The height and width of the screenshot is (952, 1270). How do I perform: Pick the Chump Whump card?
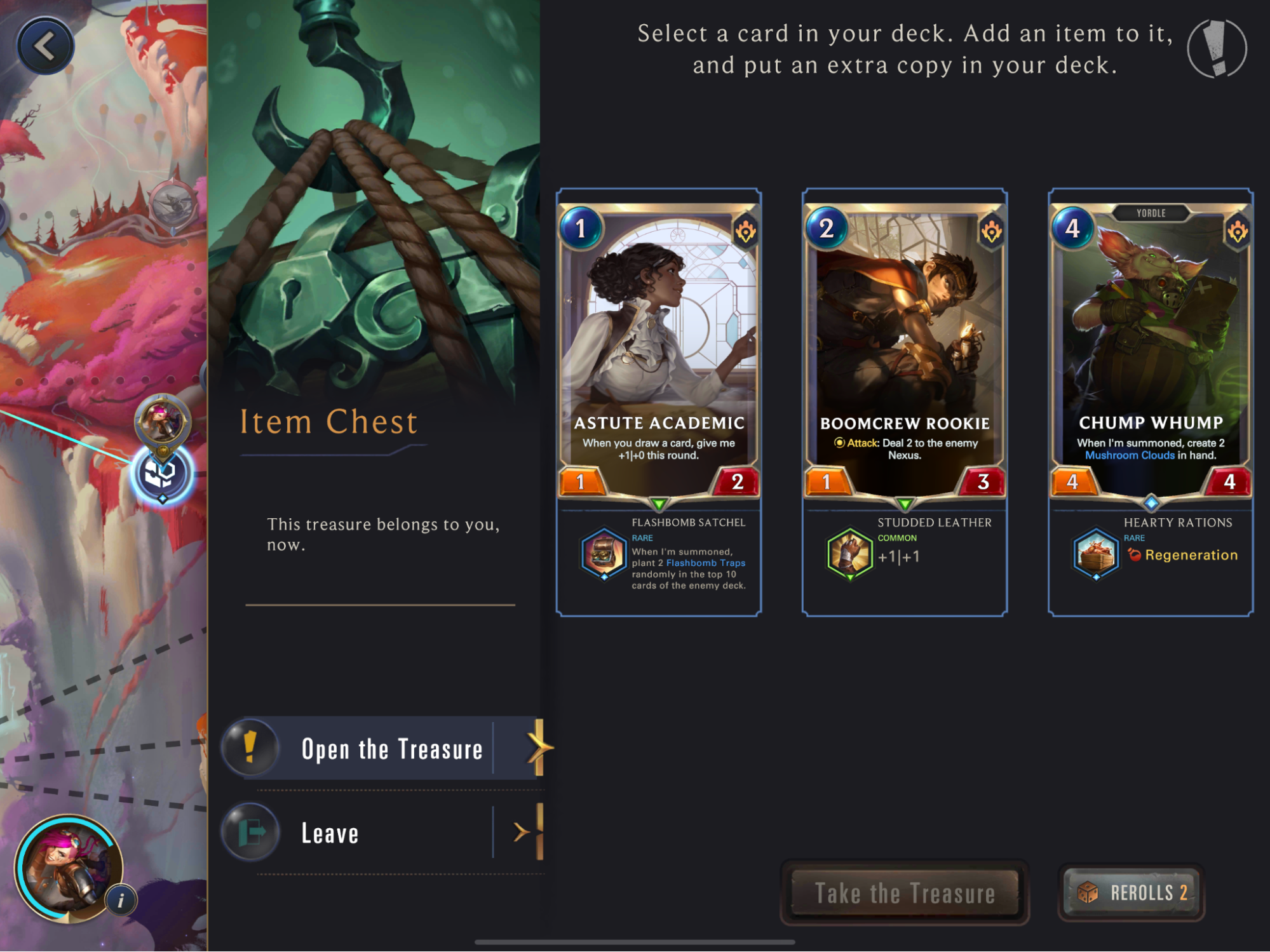pyautogui.click(x=1151, y=349)
